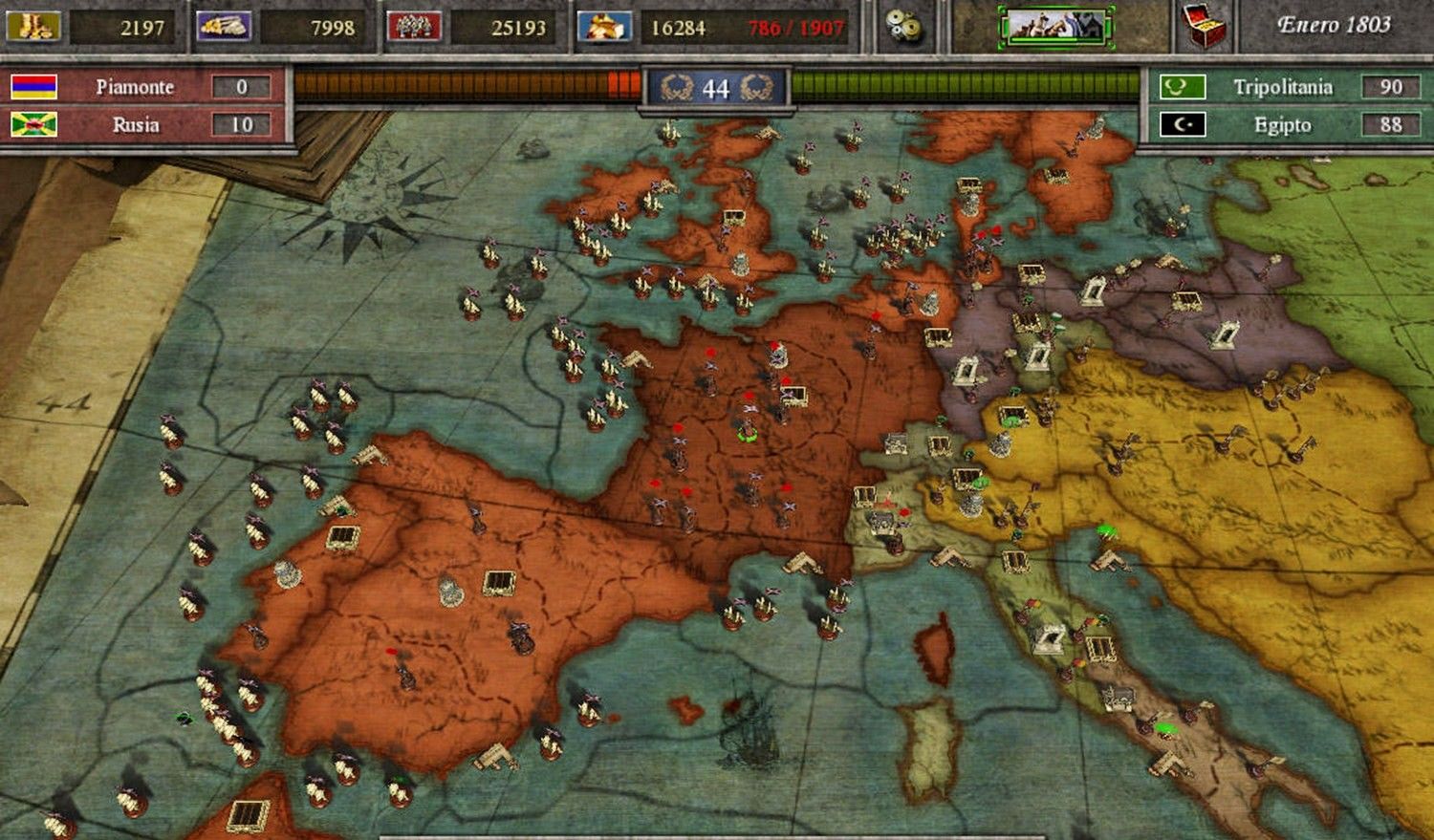
Task: Click the gold coins resource icon
Action: (33, 26)
